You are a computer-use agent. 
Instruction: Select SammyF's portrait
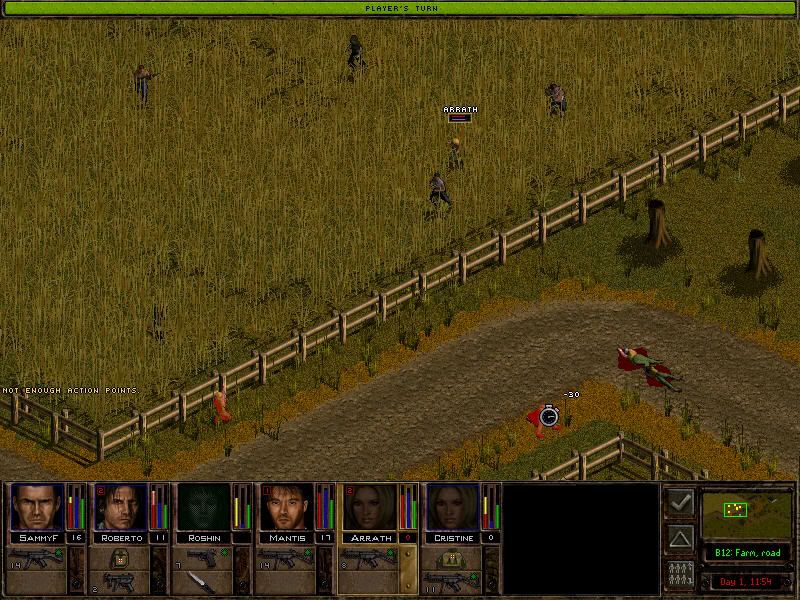(x=38, y=507)
